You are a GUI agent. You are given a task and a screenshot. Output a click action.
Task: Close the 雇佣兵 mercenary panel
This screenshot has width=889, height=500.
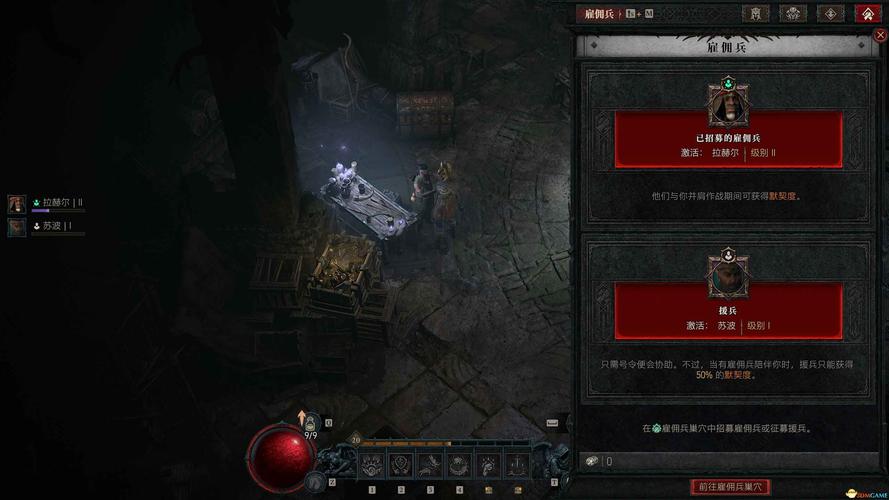point(880,35)
